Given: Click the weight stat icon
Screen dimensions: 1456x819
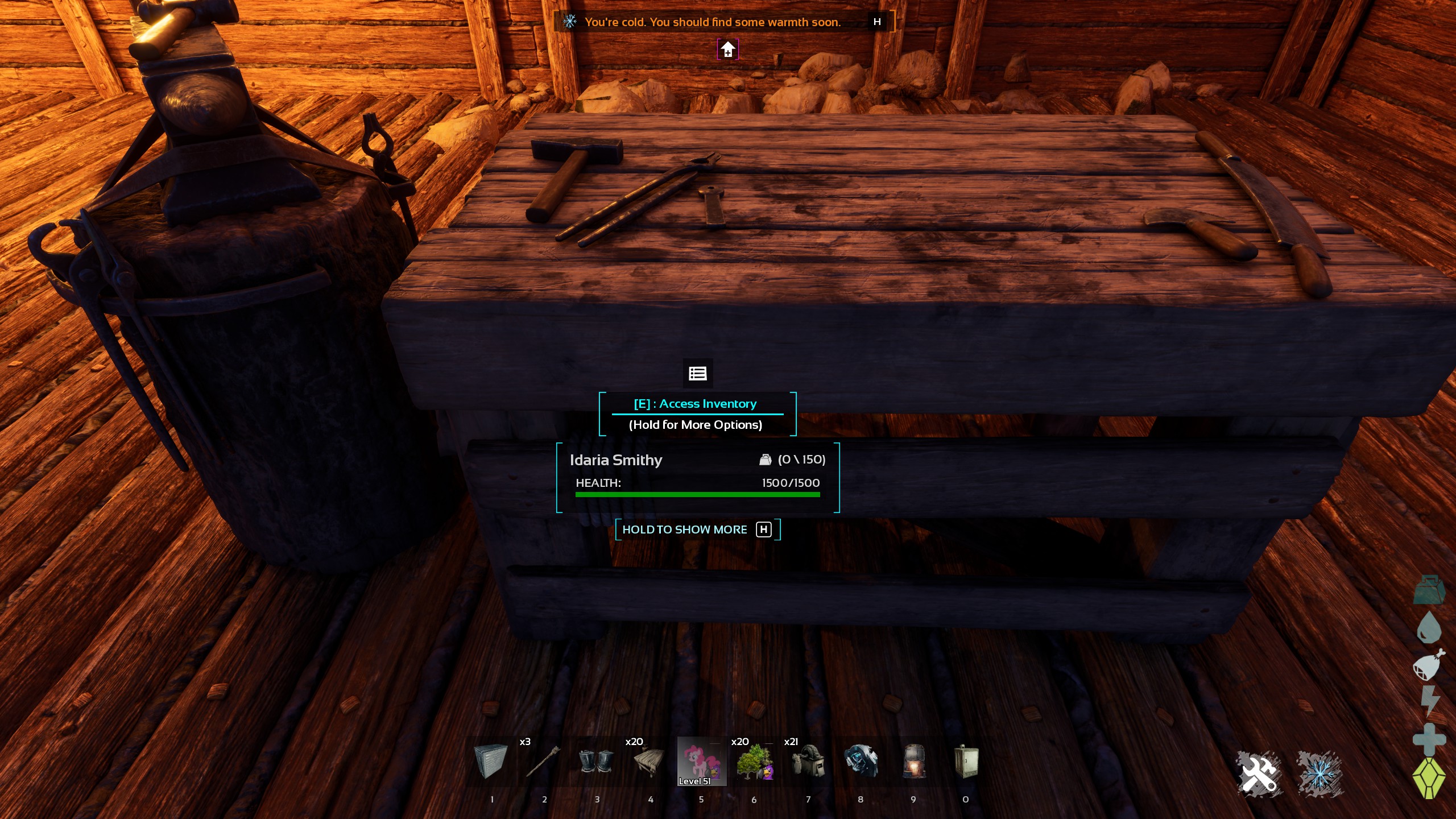Looking at the screenshot, I should 1429,590.
